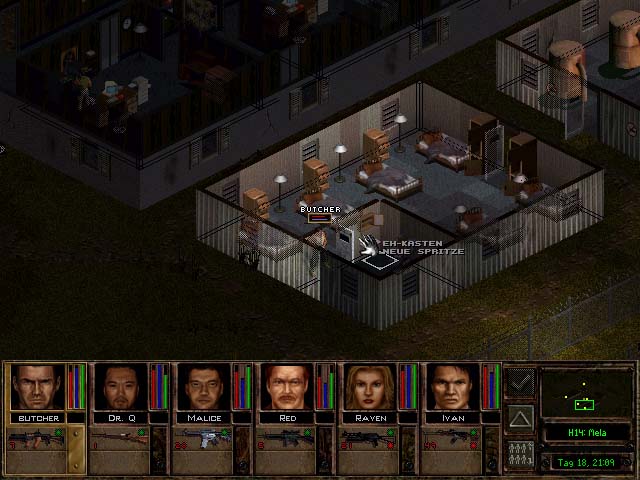
Task: Pick Ivan's portrait
Action: 453,387
